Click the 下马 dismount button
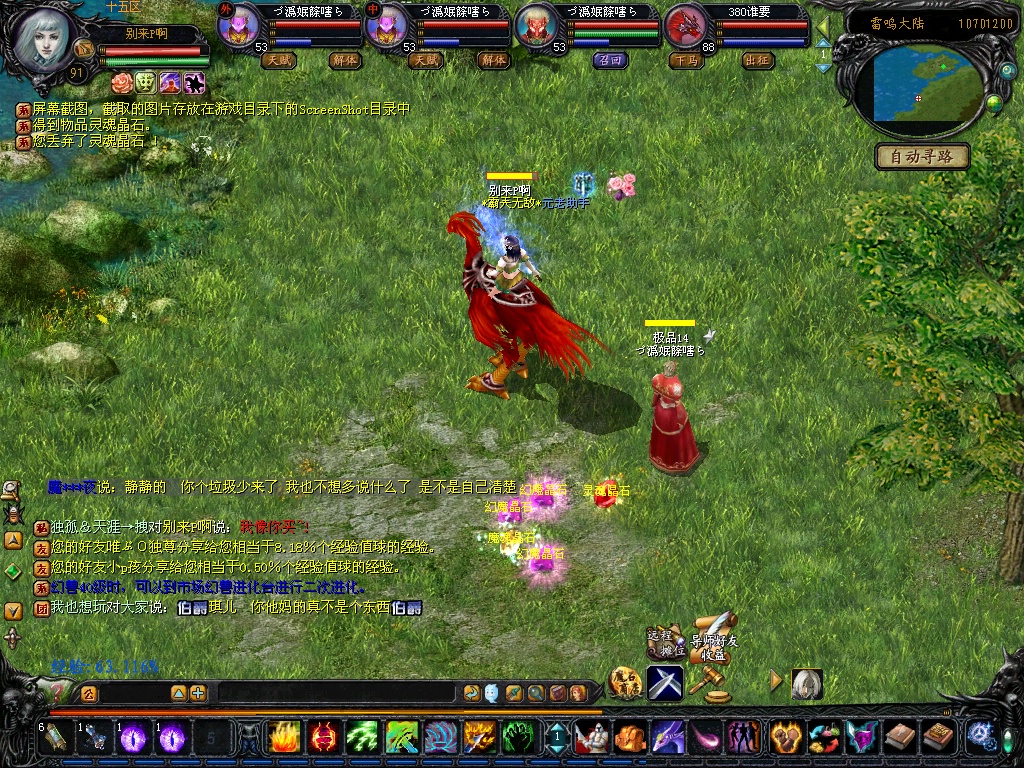This screenshot has height=768, width=1024. coord(686,60)
